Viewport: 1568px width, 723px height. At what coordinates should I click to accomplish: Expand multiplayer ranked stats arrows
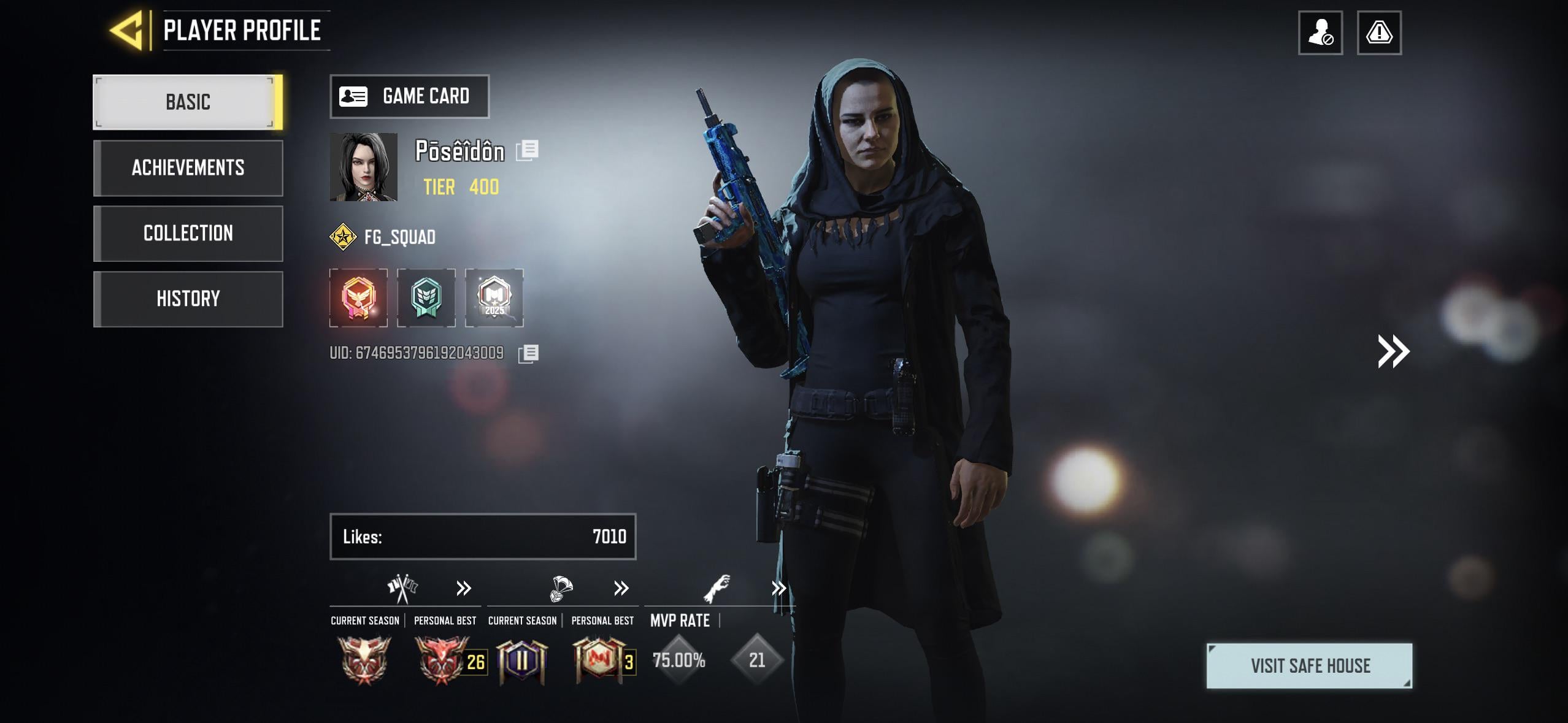pyautogui.click(x=464, y=589)
